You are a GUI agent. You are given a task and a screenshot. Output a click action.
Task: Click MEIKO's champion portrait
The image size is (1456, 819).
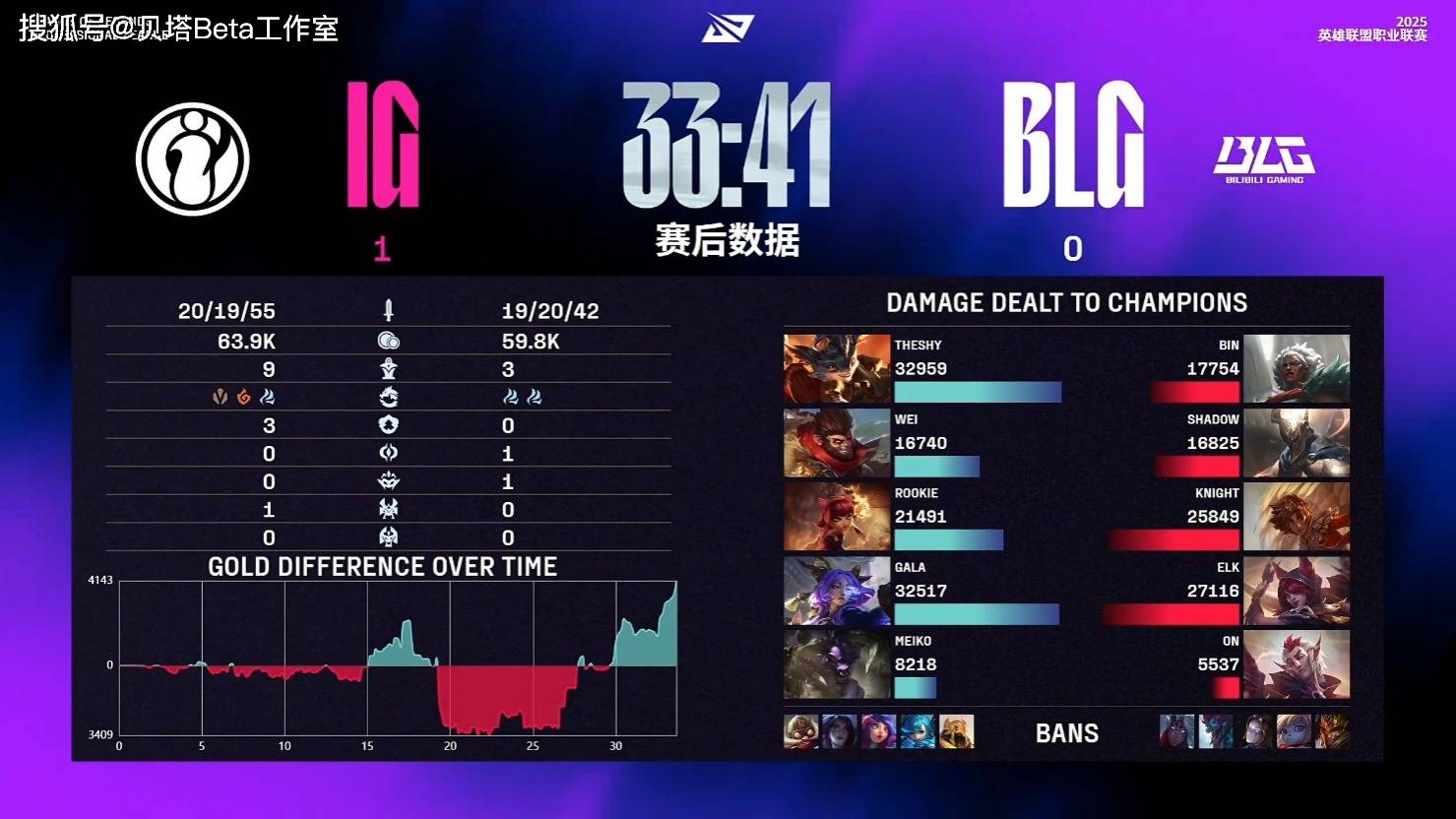pos(836,665)
